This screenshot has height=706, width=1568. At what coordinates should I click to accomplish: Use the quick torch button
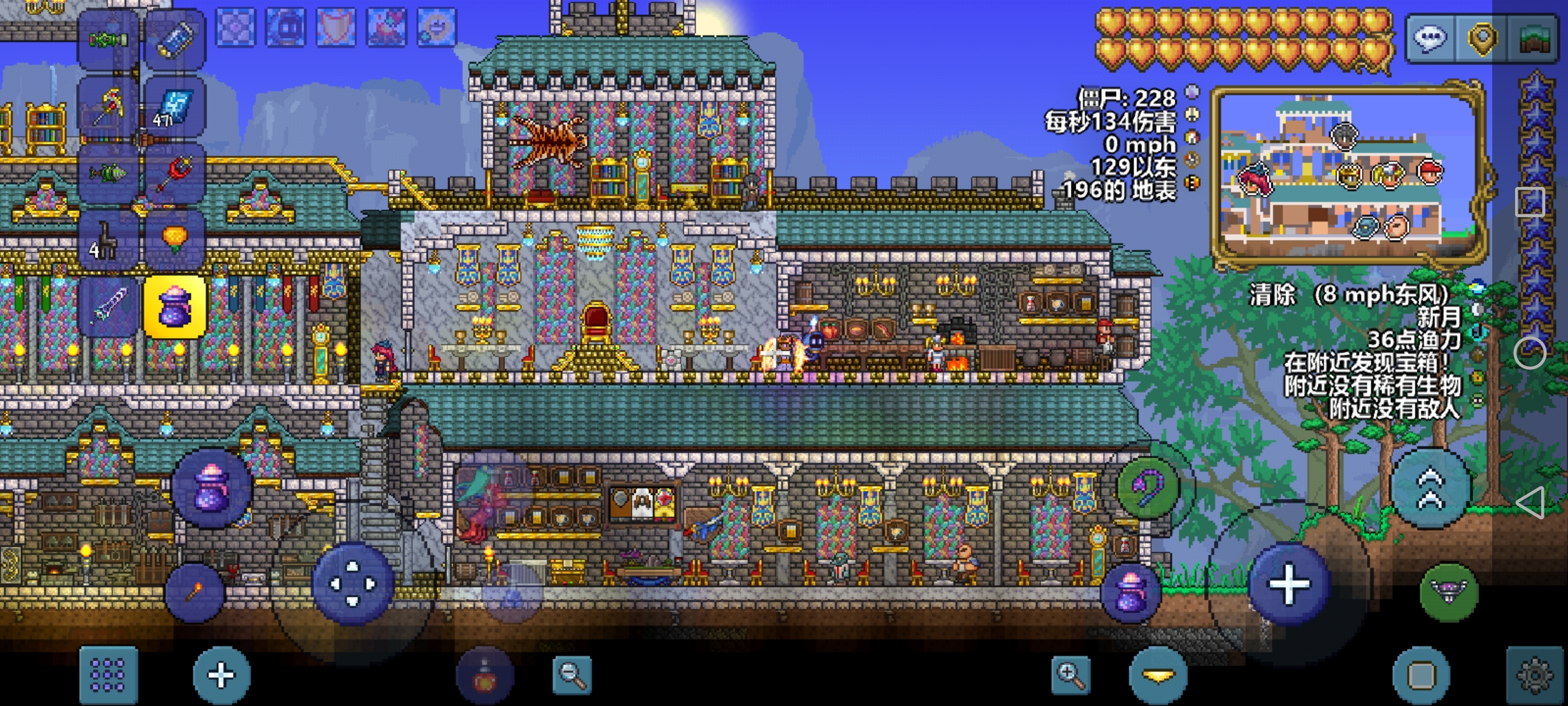pyautogui.click(x=195, y=592)
